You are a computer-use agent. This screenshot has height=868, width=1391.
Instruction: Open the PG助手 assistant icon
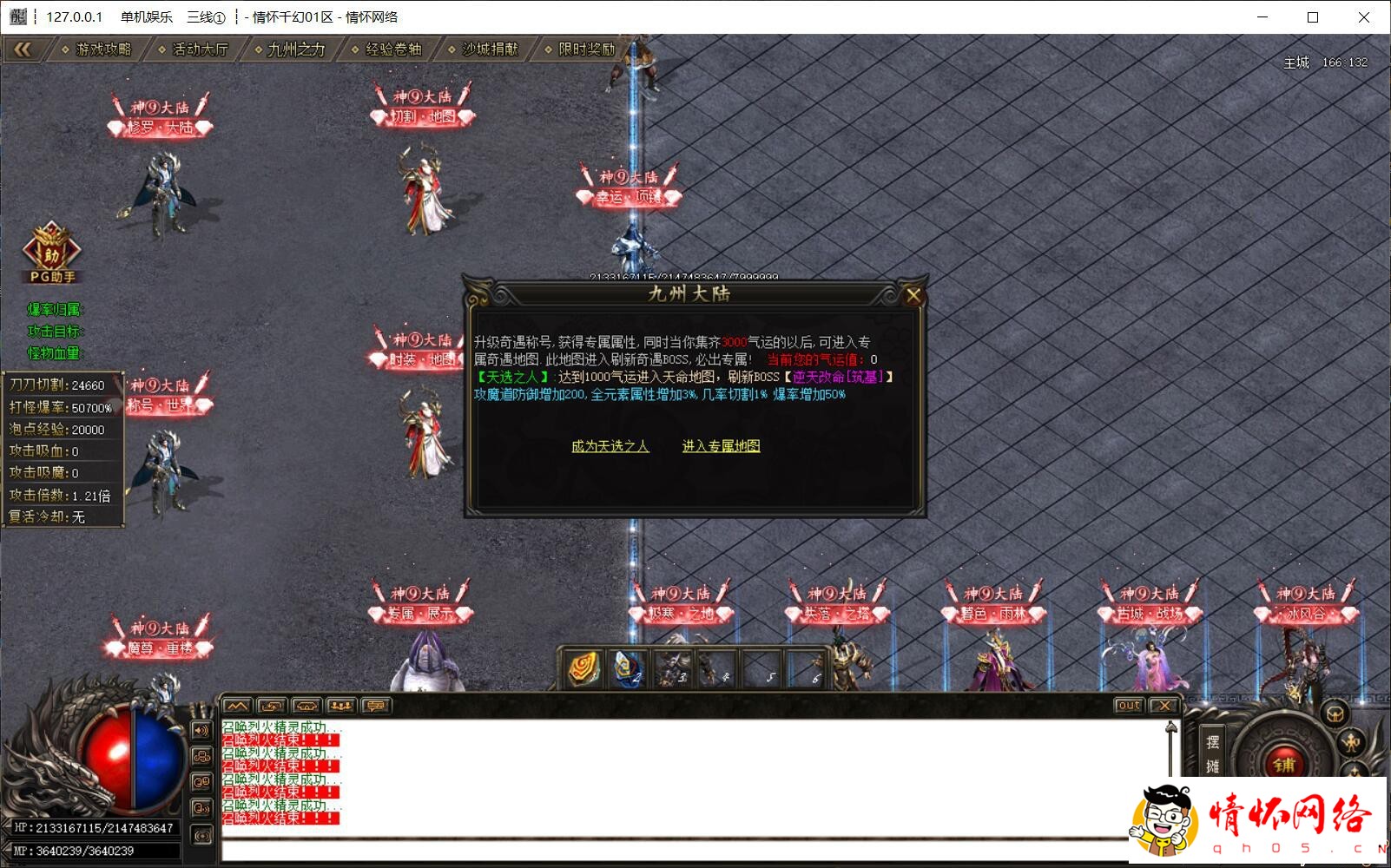[51, 252]
